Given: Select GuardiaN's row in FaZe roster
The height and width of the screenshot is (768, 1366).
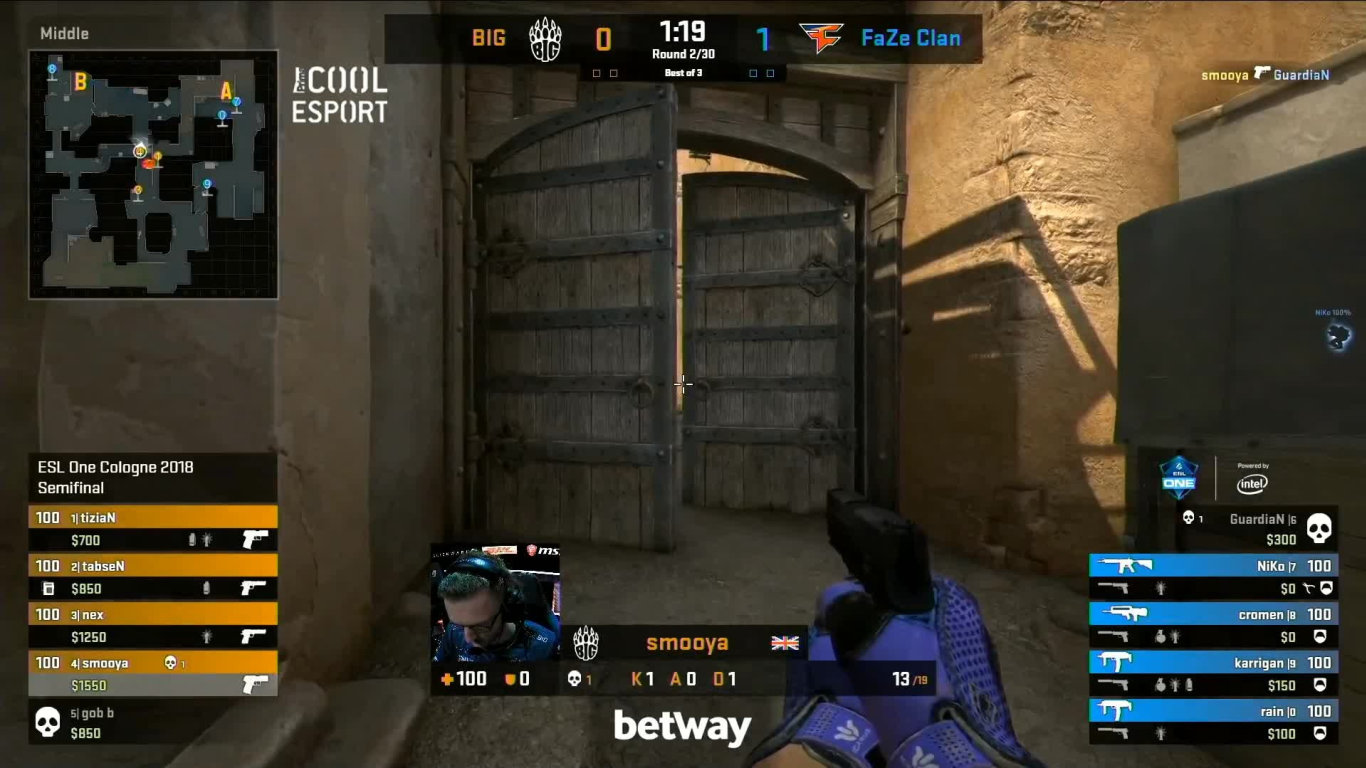Looking at the screenshot, I should point(1257,528).
